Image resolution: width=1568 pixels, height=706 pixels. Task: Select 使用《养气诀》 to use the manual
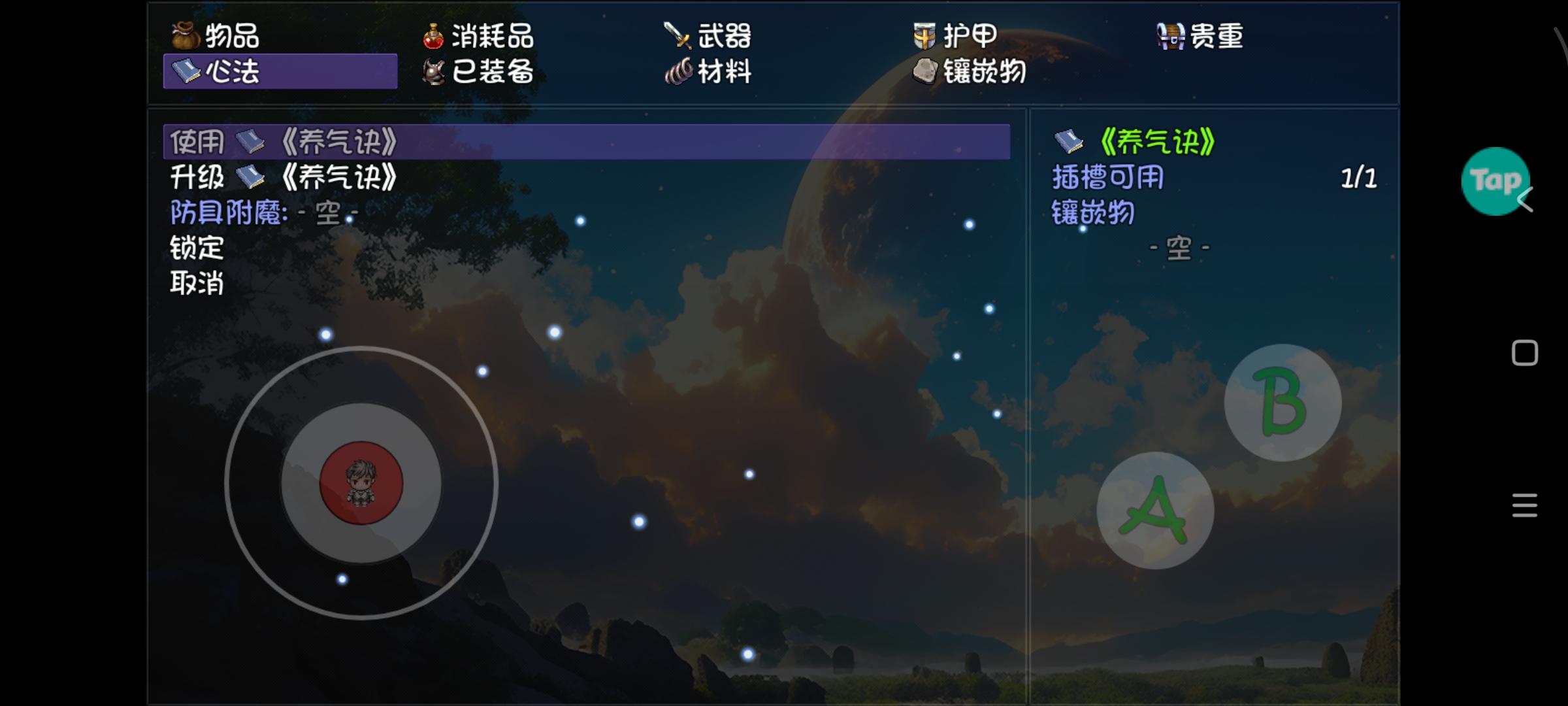(281, 140)
